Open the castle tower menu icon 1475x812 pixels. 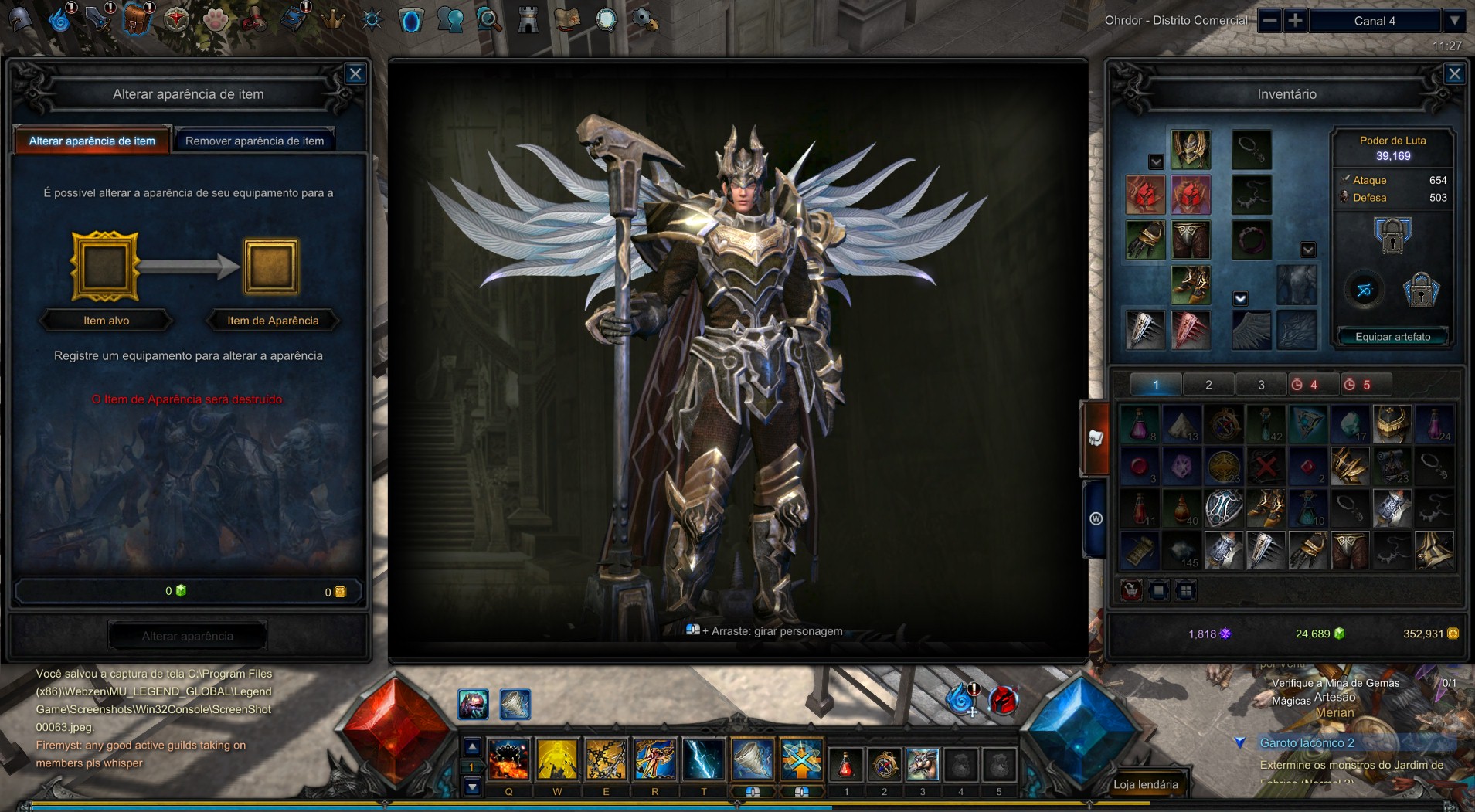528,19
